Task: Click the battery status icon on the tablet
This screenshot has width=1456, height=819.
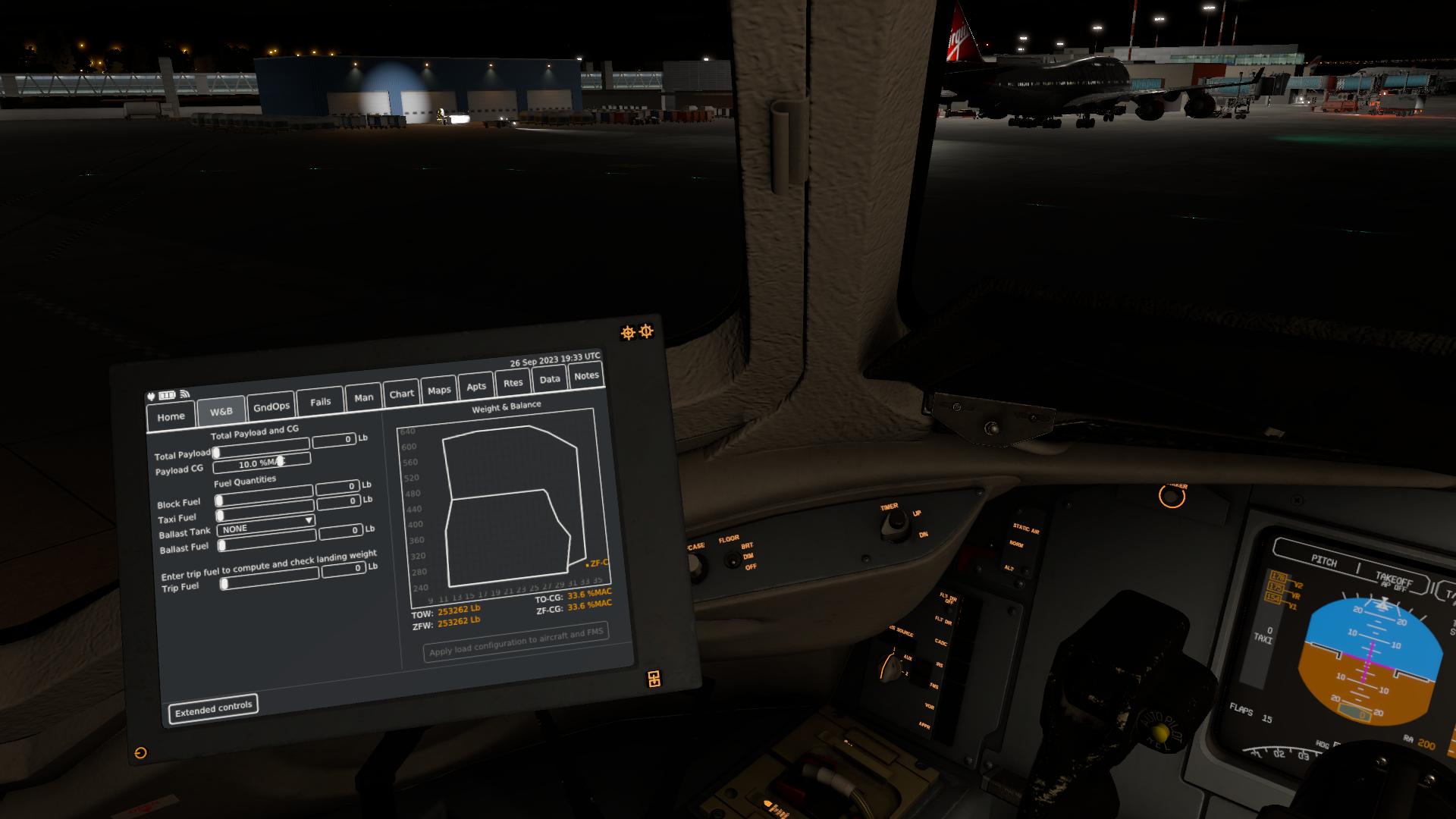Action: (167, 395)
